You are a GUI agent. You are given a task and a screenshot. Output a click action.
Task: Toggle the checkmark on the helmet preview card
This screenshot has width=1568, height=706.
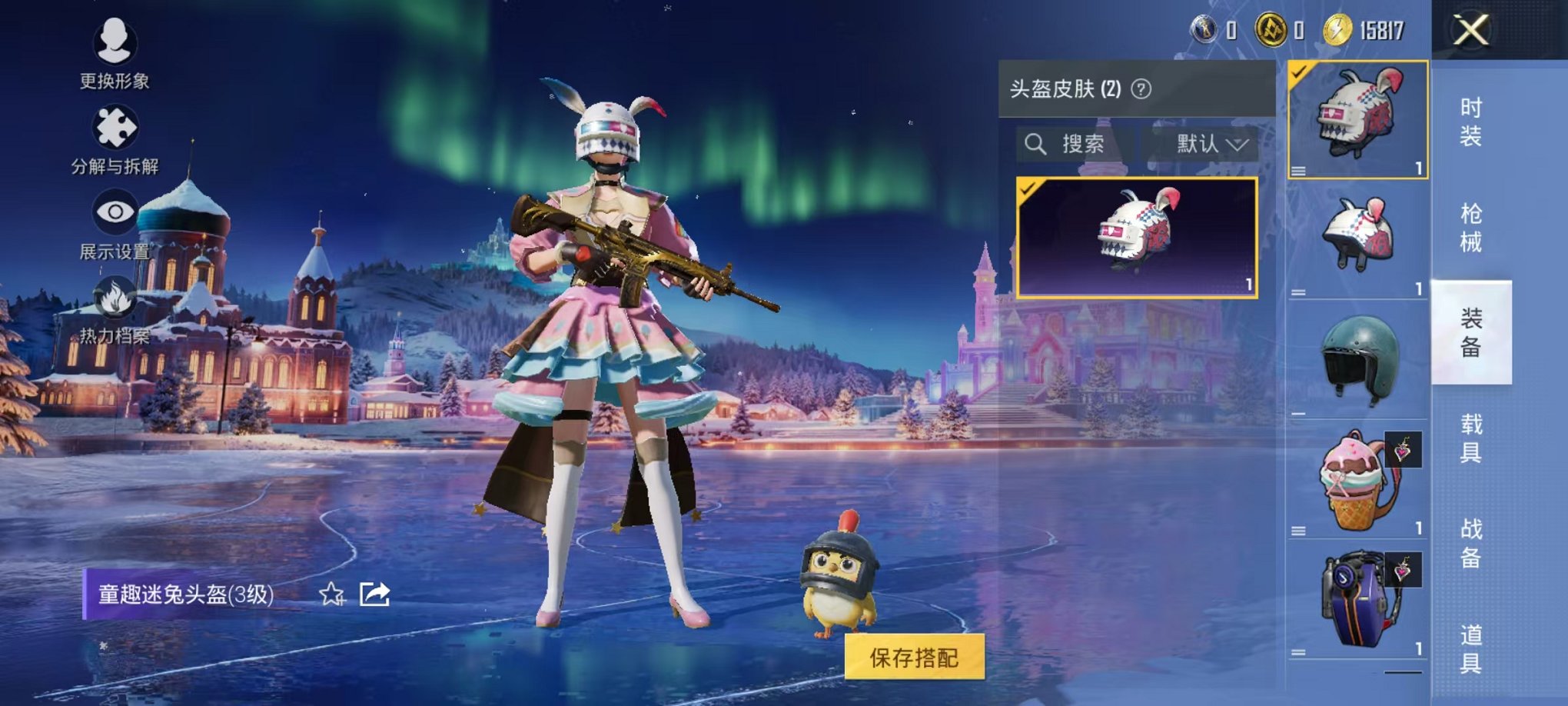click(x=1029, y=188)
